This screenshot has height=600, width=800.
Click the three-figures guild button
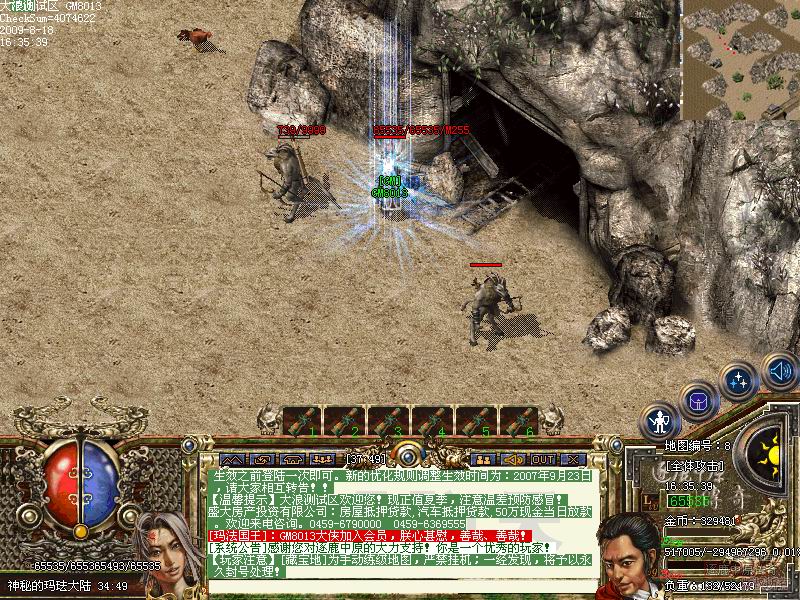322,459
